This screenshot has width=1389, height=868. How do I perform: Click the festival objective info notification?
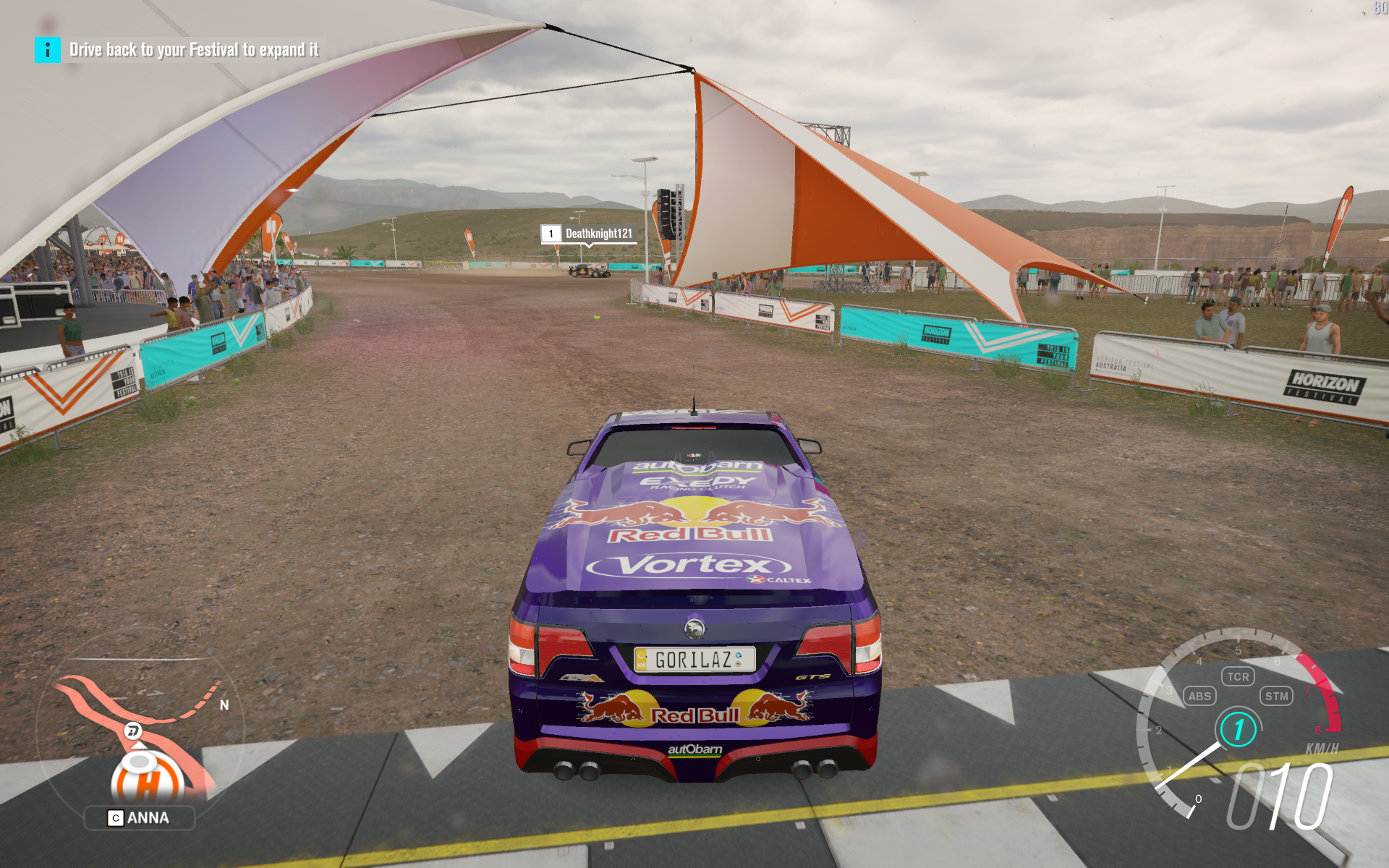coord(180,50)
